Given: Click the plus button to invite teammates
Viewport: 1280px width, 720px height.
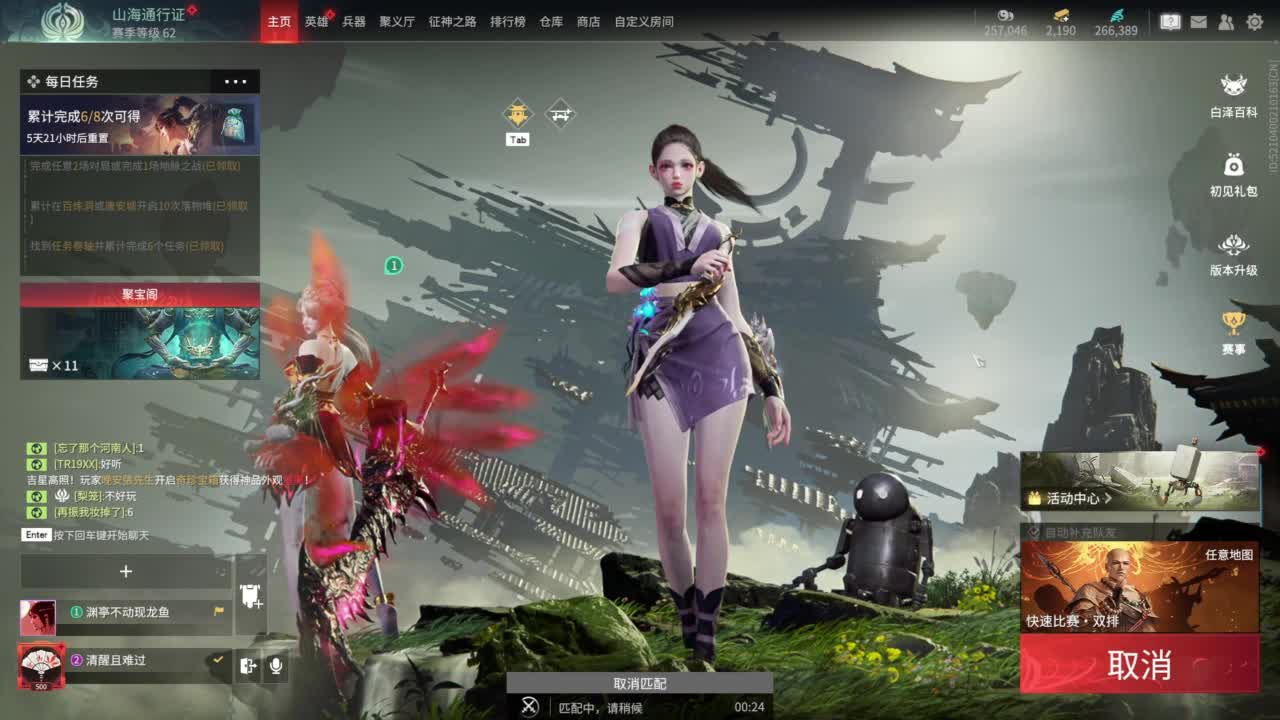Looking at the screenshot, I should click(x=126, y=571).
